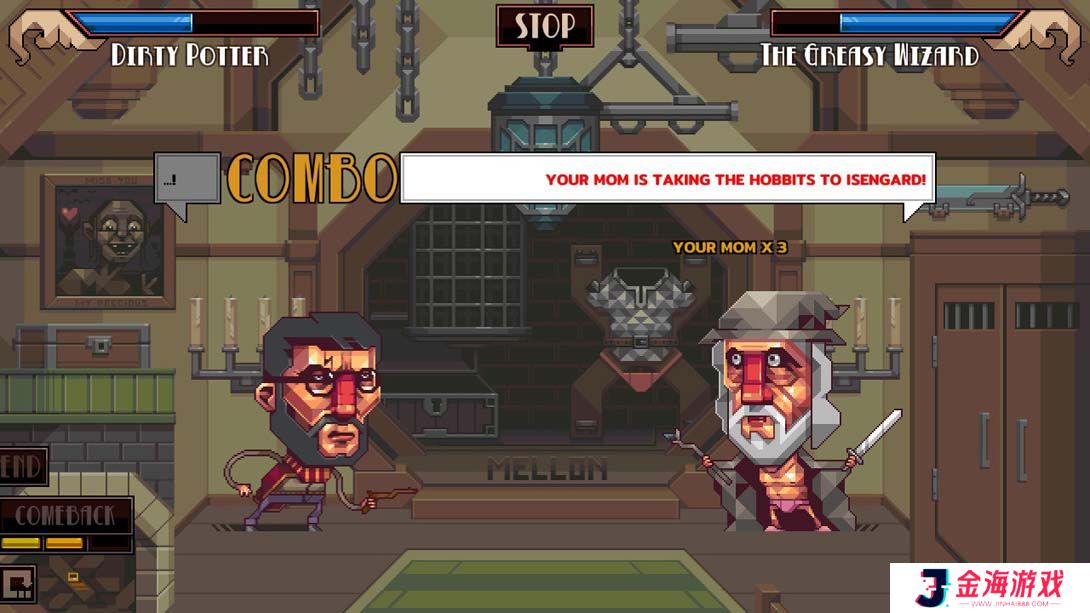
Task: Click the small square icon below COMEBACK
Action: 19,583
